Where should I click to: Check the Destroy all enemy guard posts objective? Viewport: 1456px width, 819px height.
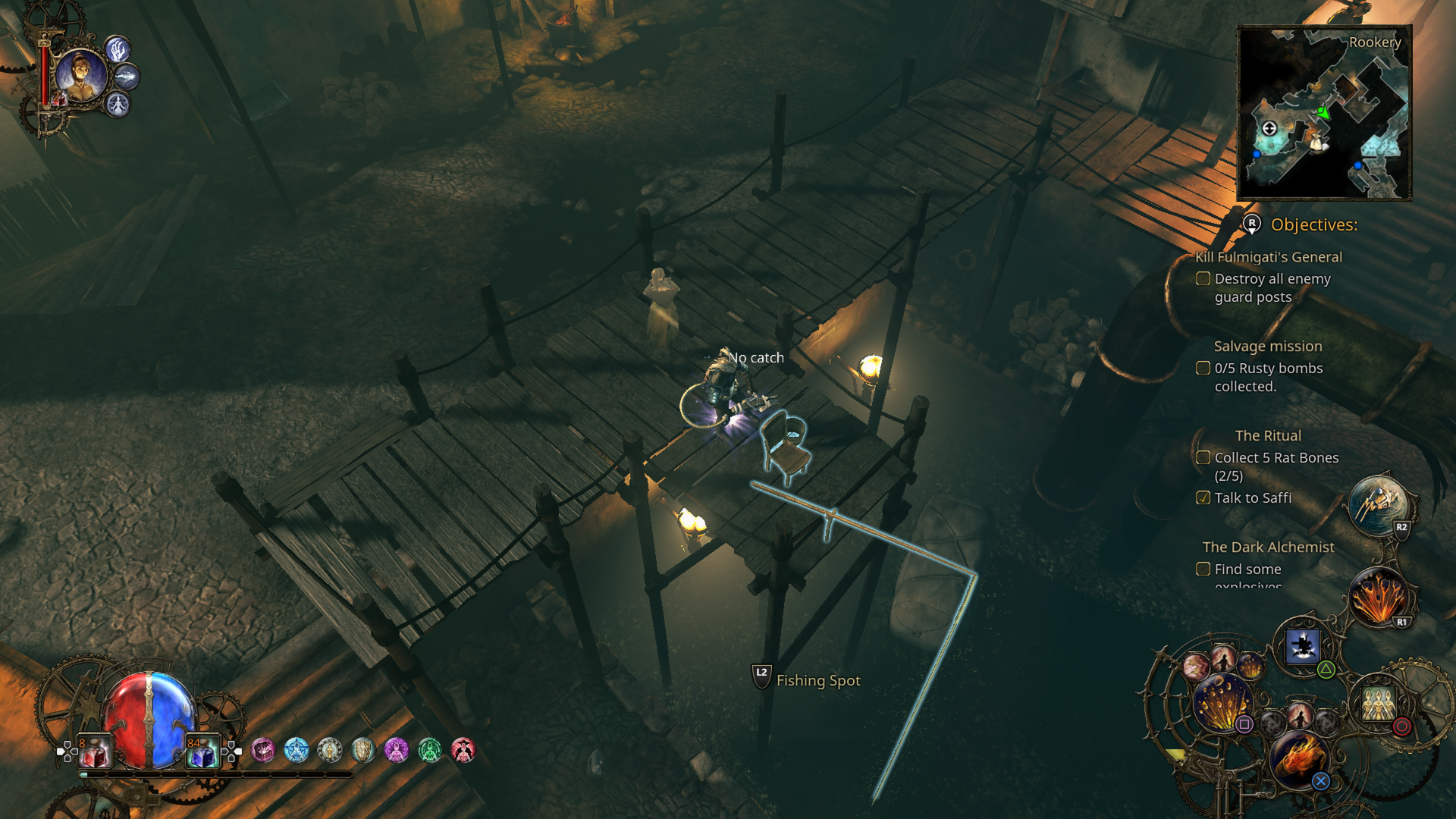(1203, 278)
